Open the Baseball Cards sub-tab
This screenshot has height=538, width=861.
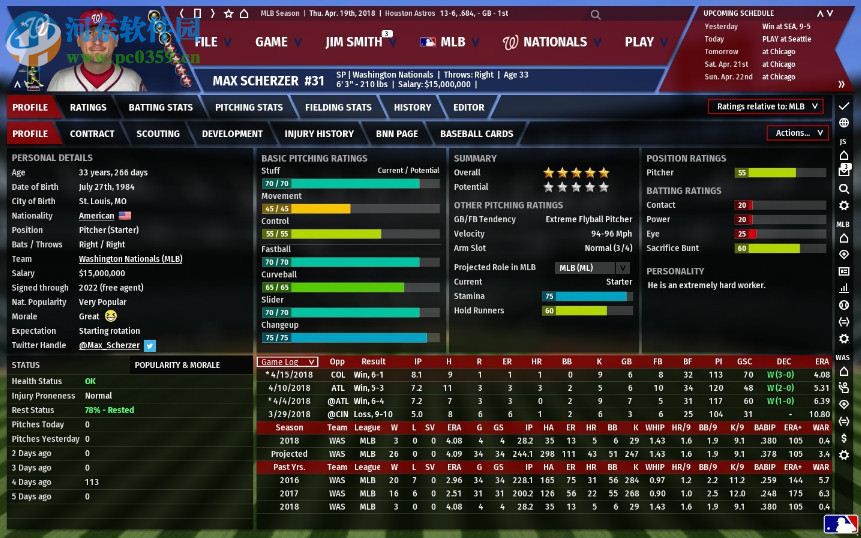pyautogui.click(x=476, y=133)
